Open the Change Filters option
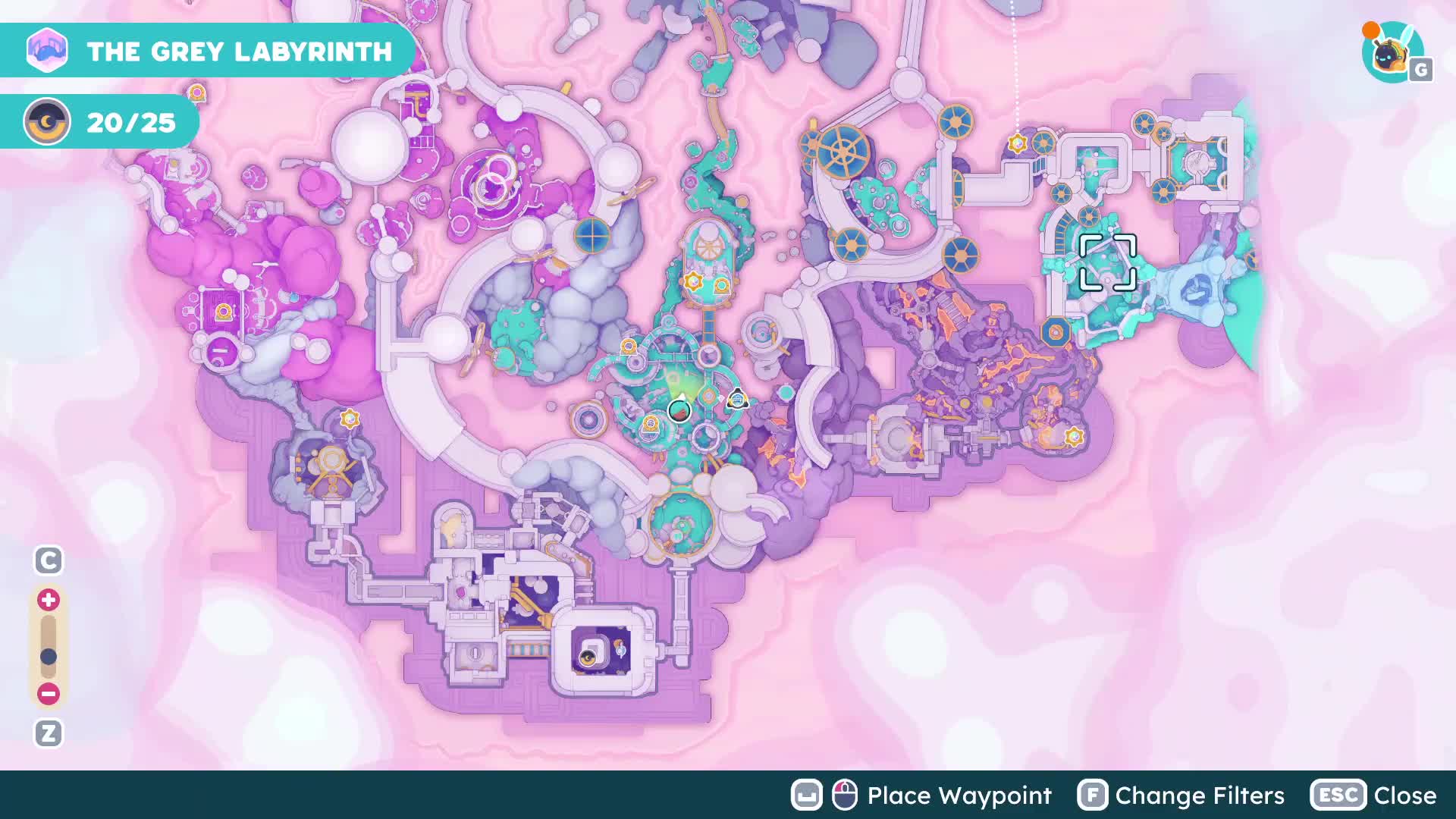This screenshot has height=819, width=1456. [x=1181, y=795]
